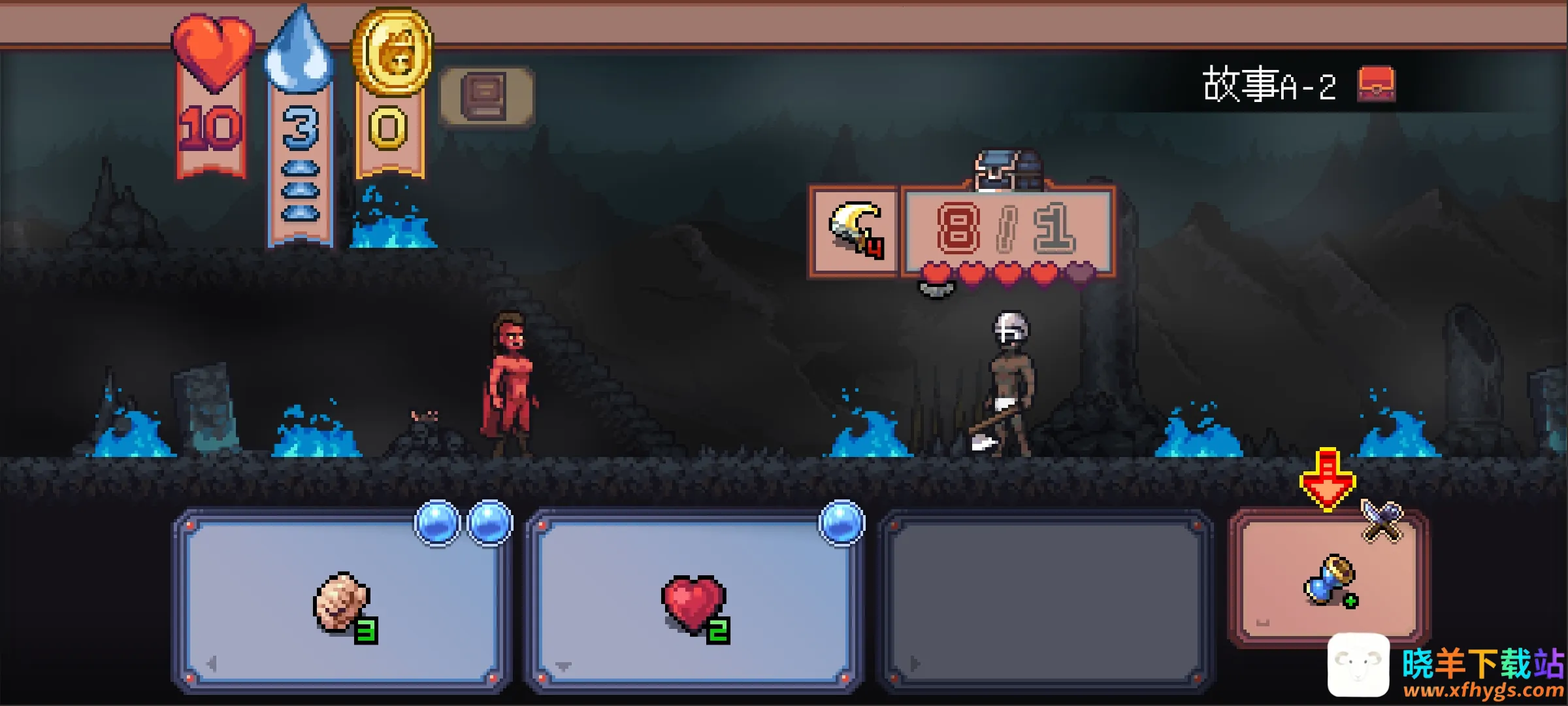Image resolution: width=1568 pixels, height=706 pixels.
Task: Play the fist attack card
Action: coord(341,601)
